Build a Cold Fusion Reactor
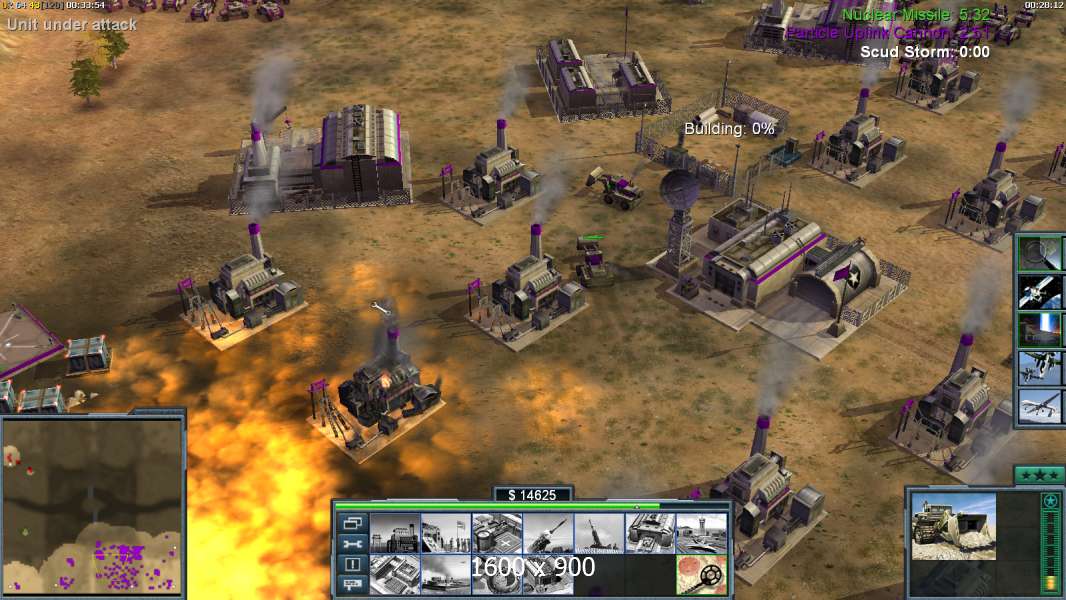Screen dimensions: 1066x600 coord(394,533)
